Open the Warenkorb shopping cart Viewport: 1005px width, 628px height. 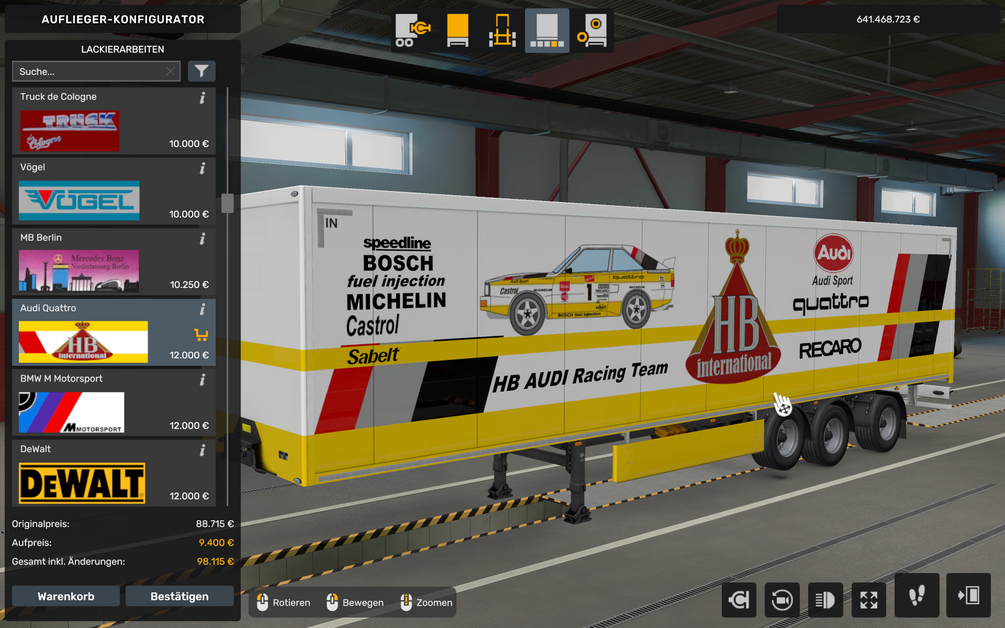pos(66,596)
